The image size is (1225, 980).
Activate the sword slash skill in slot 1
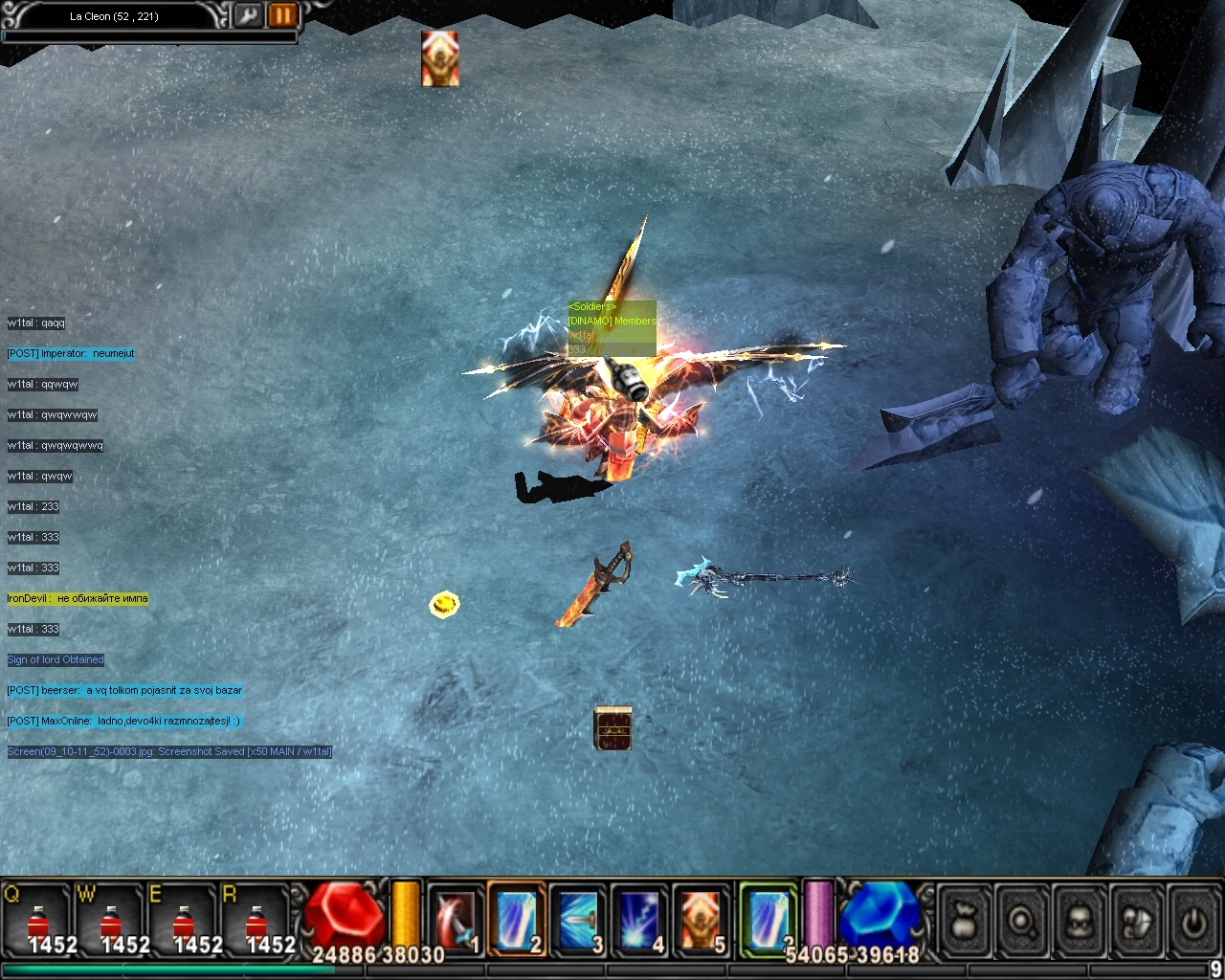[455, 921]
